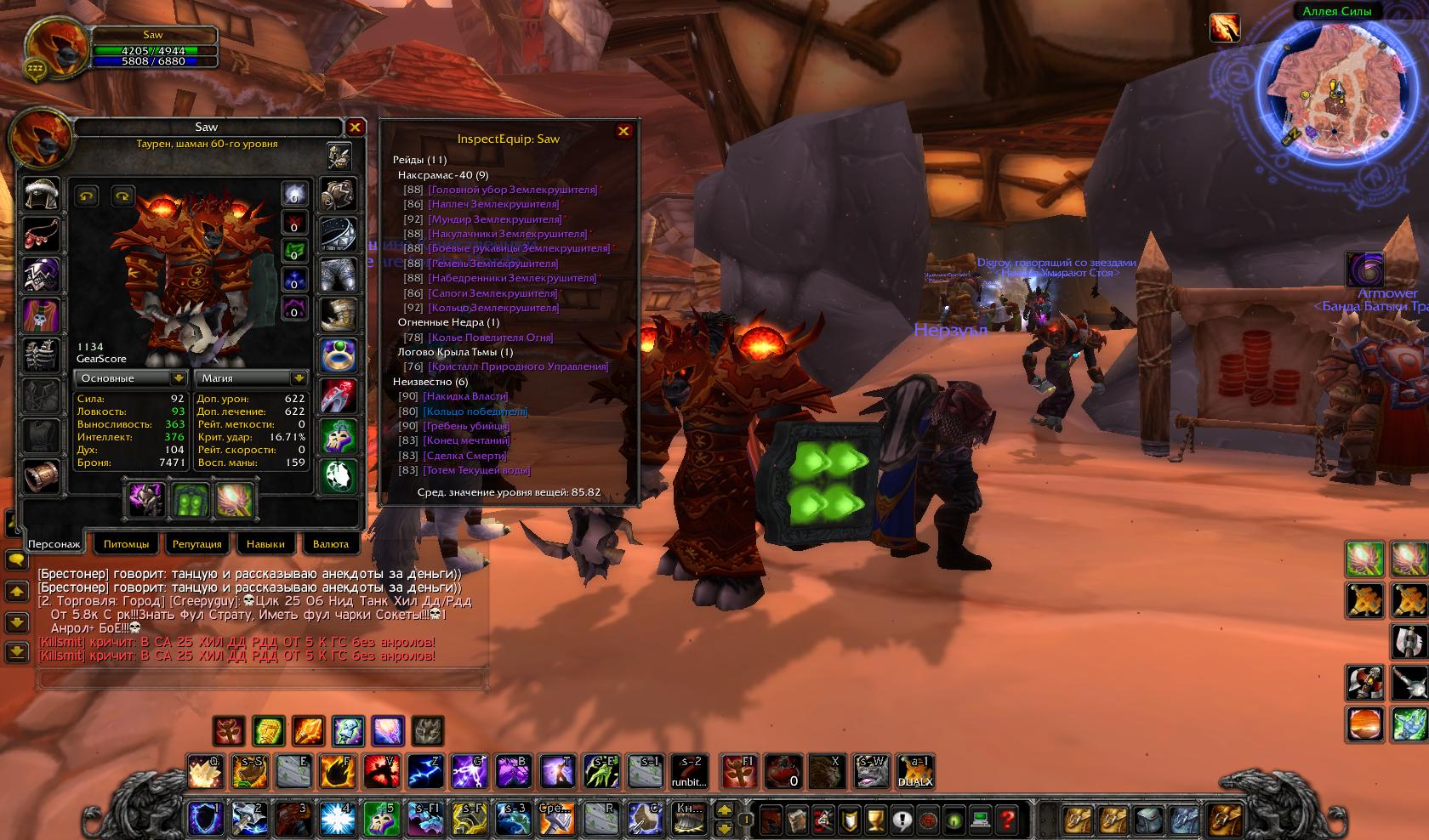This screenshot has height=840, width=1429.
Task: Select the Навыки tab
Action: (x=265, y=544)
